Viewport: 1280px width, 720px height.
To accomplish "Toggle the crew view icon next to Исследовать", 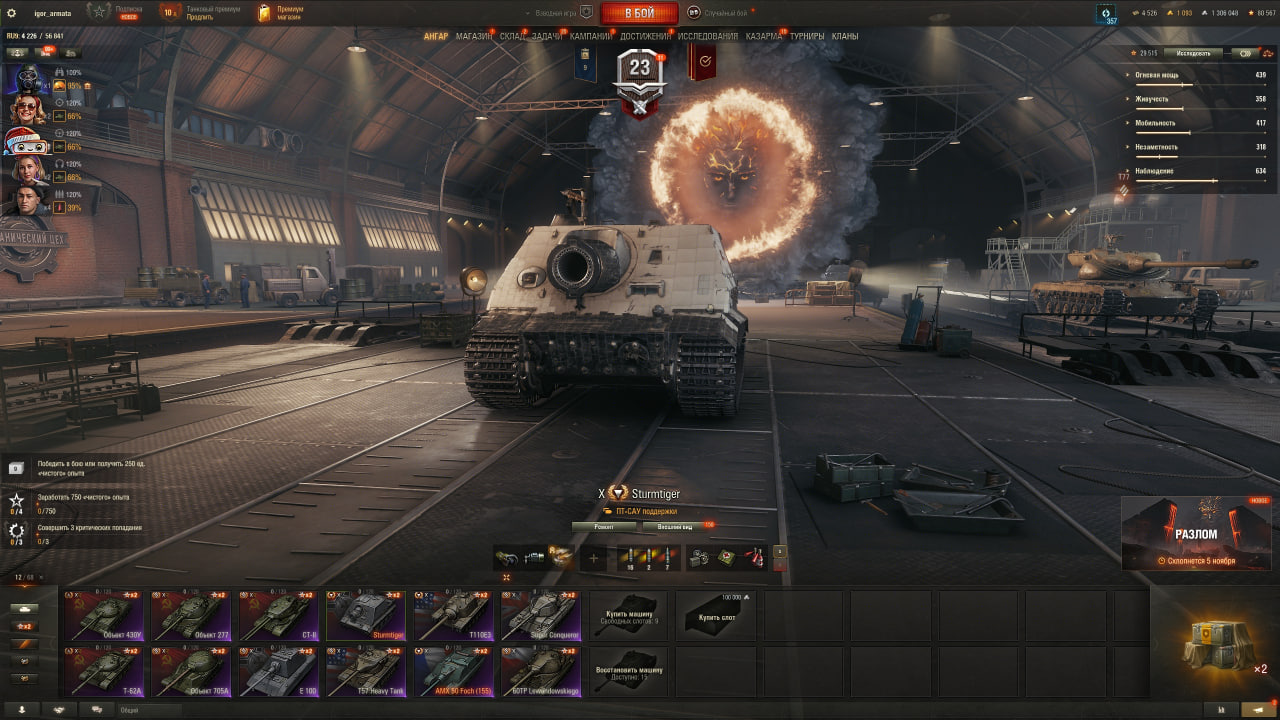I will point(1246,53).
